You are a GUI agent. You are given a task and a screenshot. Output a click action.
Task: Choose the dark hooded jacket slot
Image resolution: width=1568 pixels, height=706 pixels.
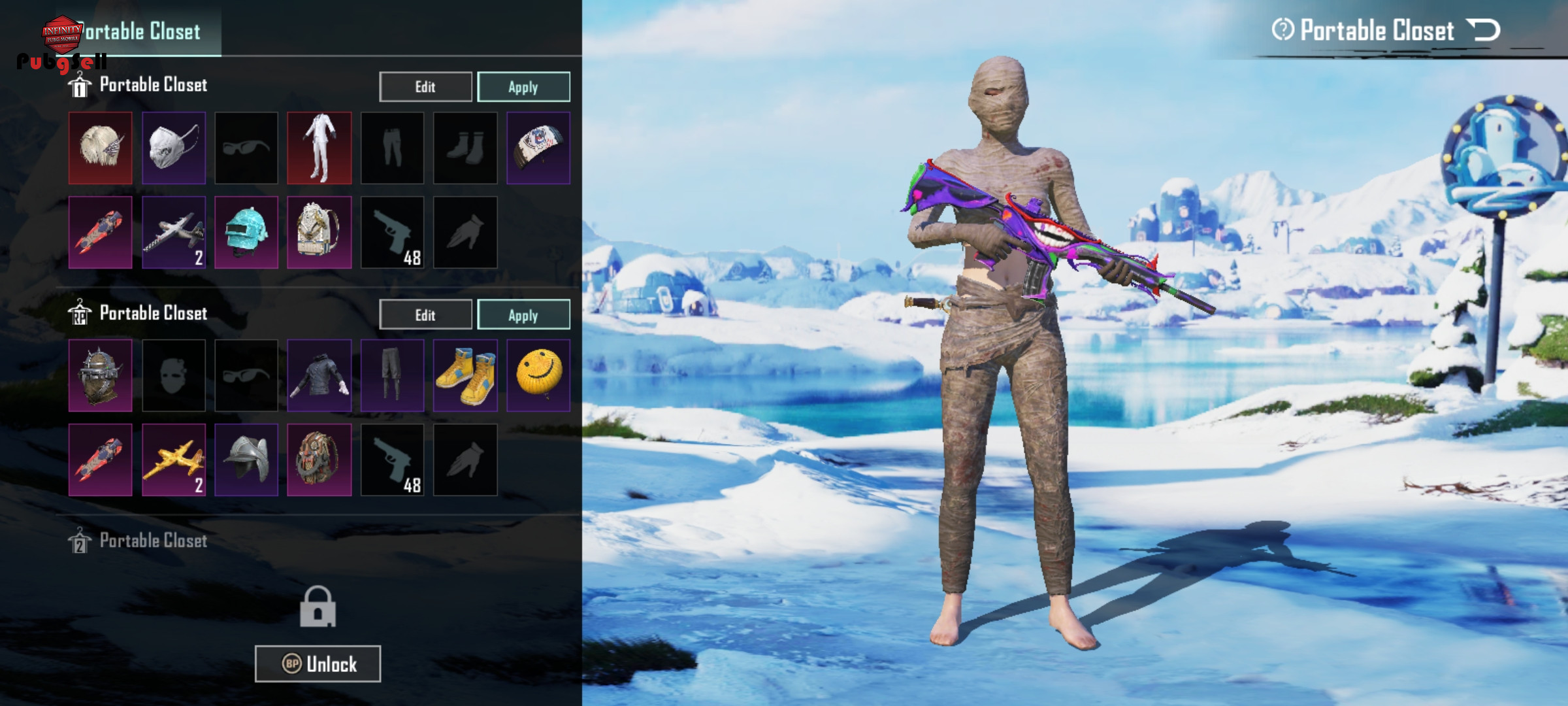point(319,375)
